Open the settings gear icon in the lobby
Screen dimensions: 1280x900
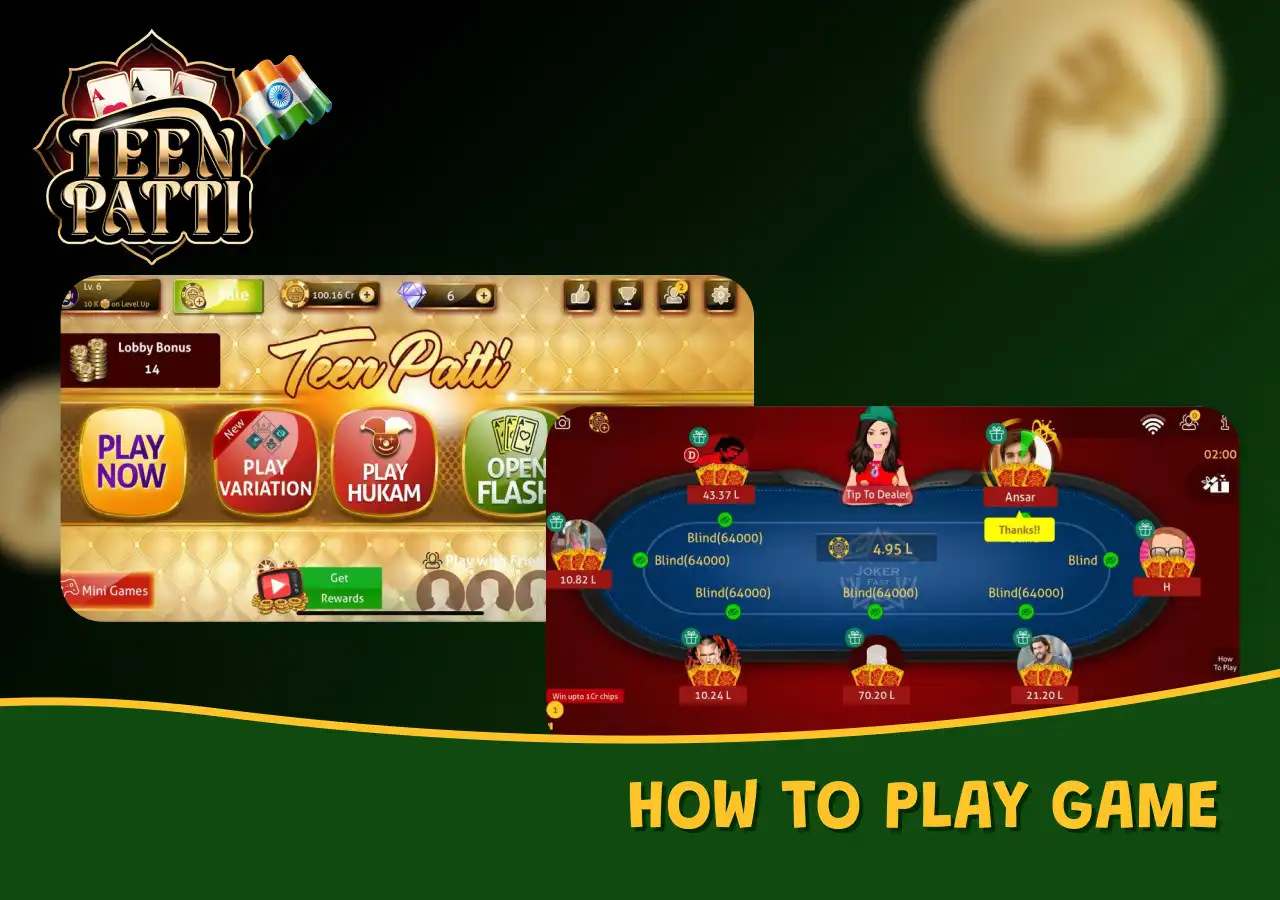pyautogui.click(x=720, y=296)
